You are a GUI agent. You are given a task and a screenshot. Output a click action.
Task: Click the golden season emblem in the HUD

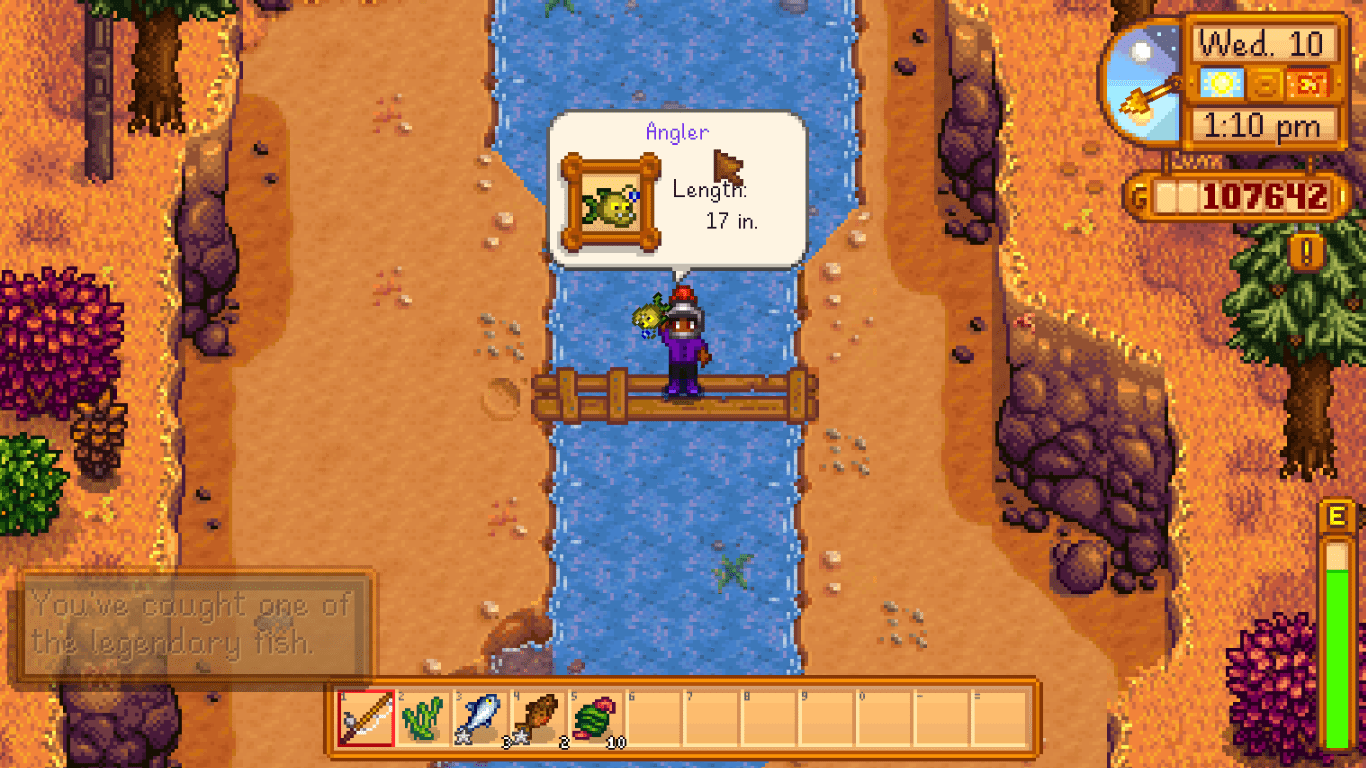point(1266,86)
